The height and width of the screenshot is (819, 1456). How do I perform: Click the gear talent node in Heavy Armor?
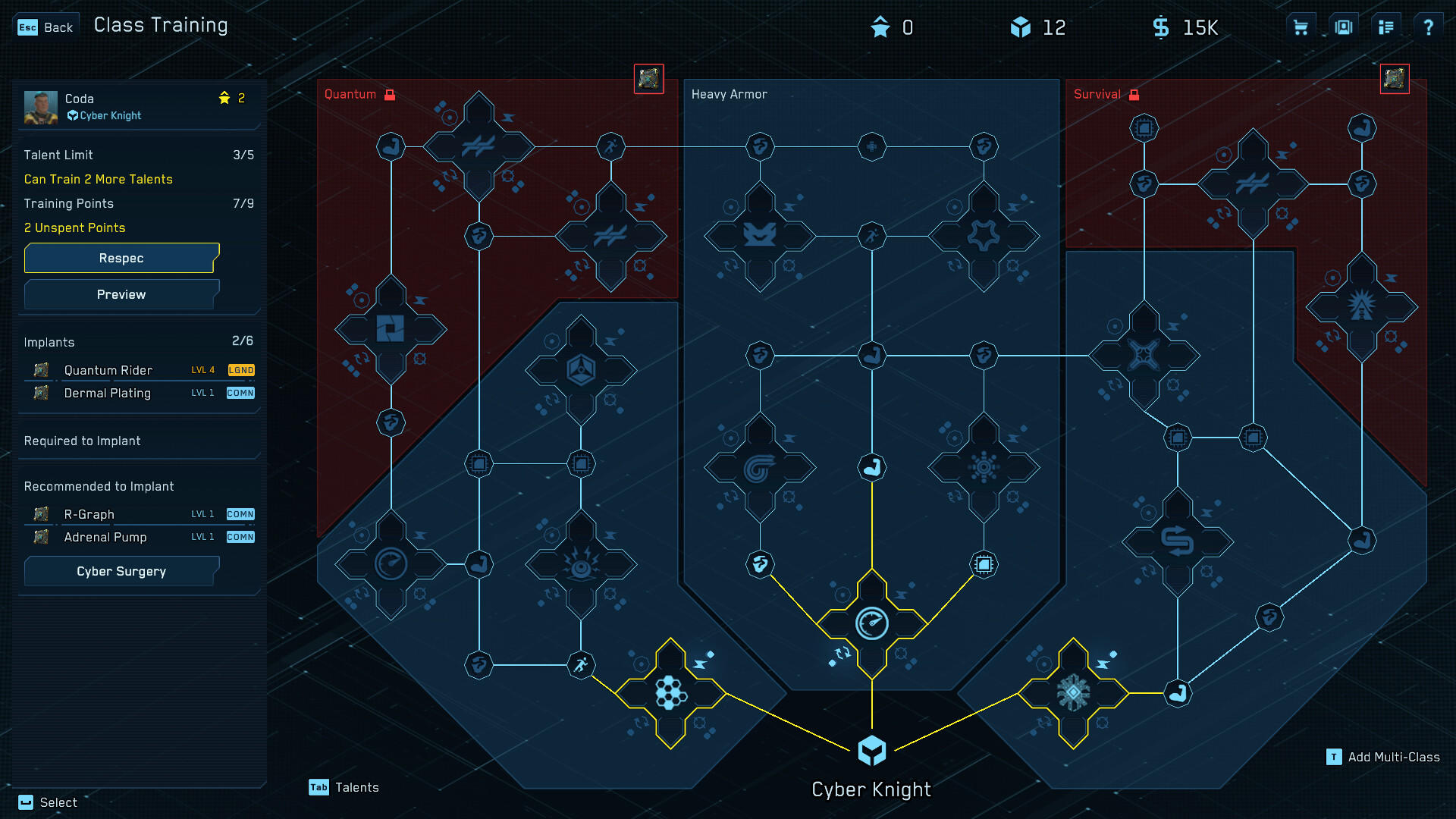tap(984, 236)
